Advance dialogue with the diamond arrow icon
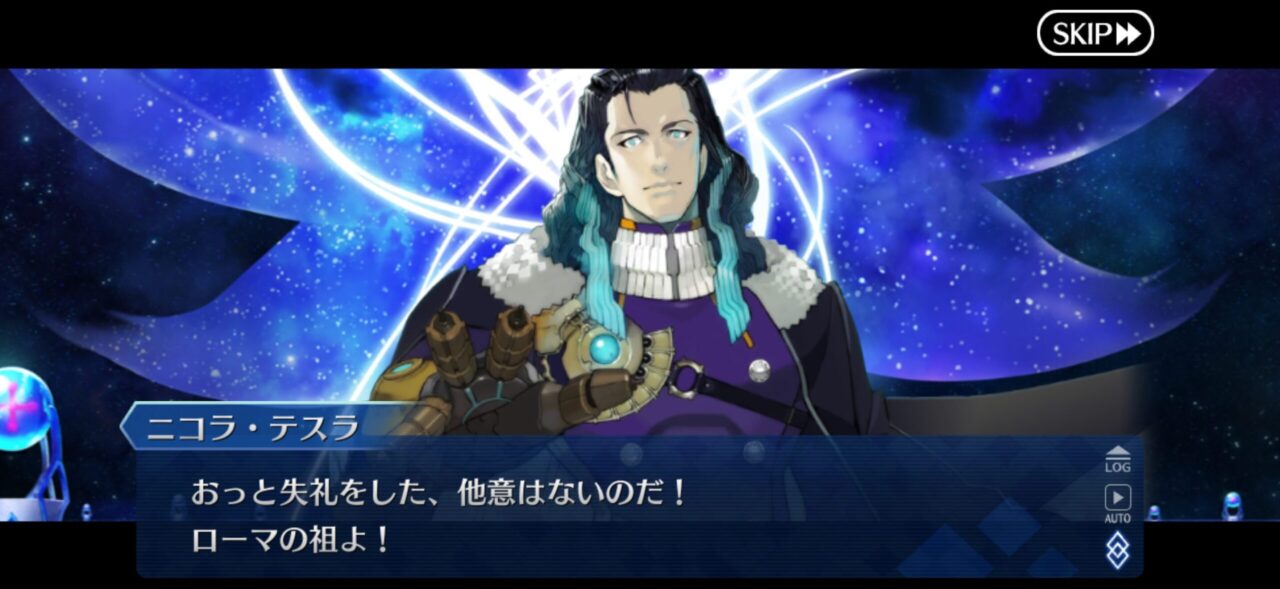 click(1117, 550)
